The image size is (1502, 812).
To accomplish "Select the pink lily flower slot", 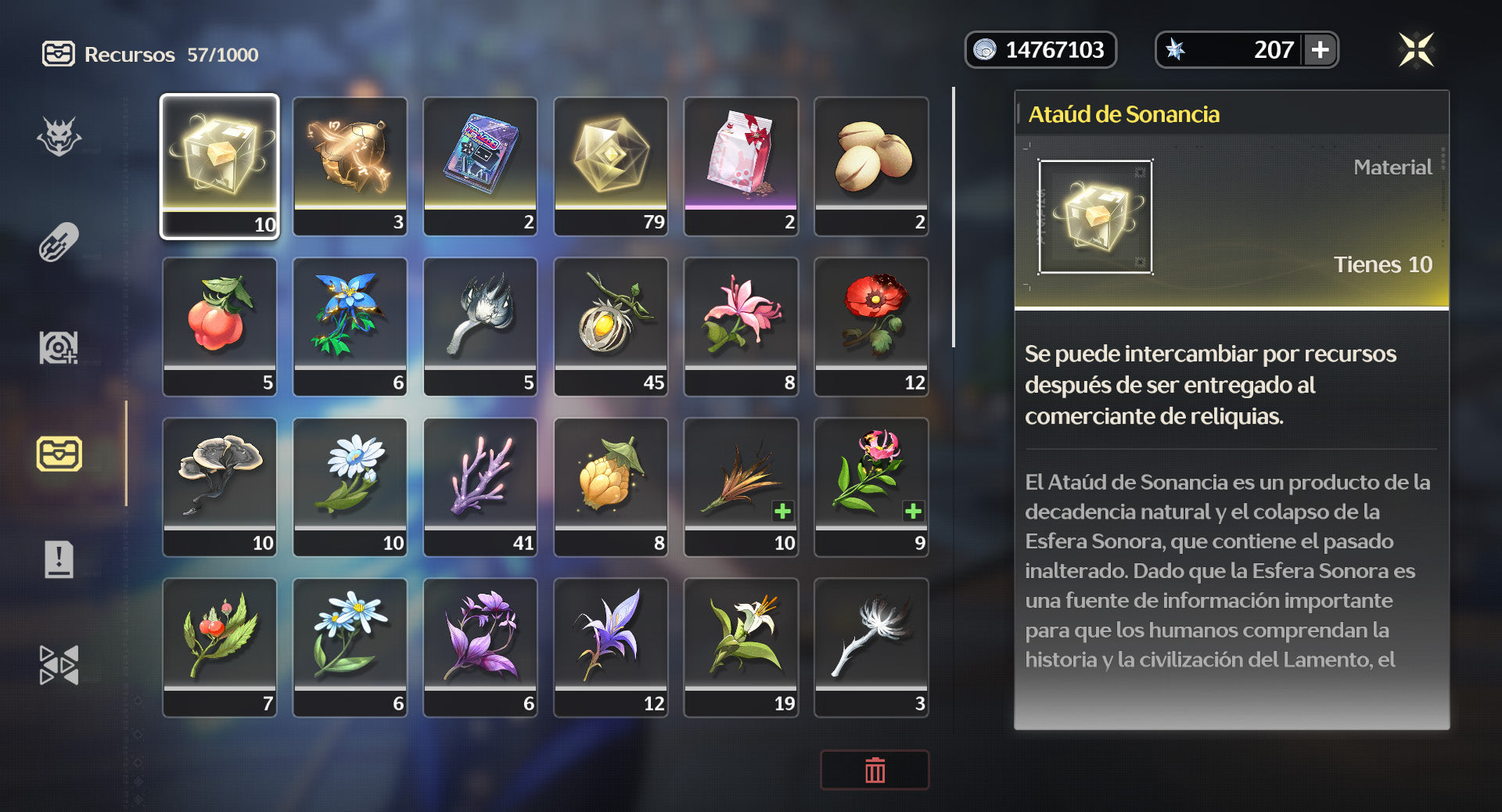I will coord(741,326).
